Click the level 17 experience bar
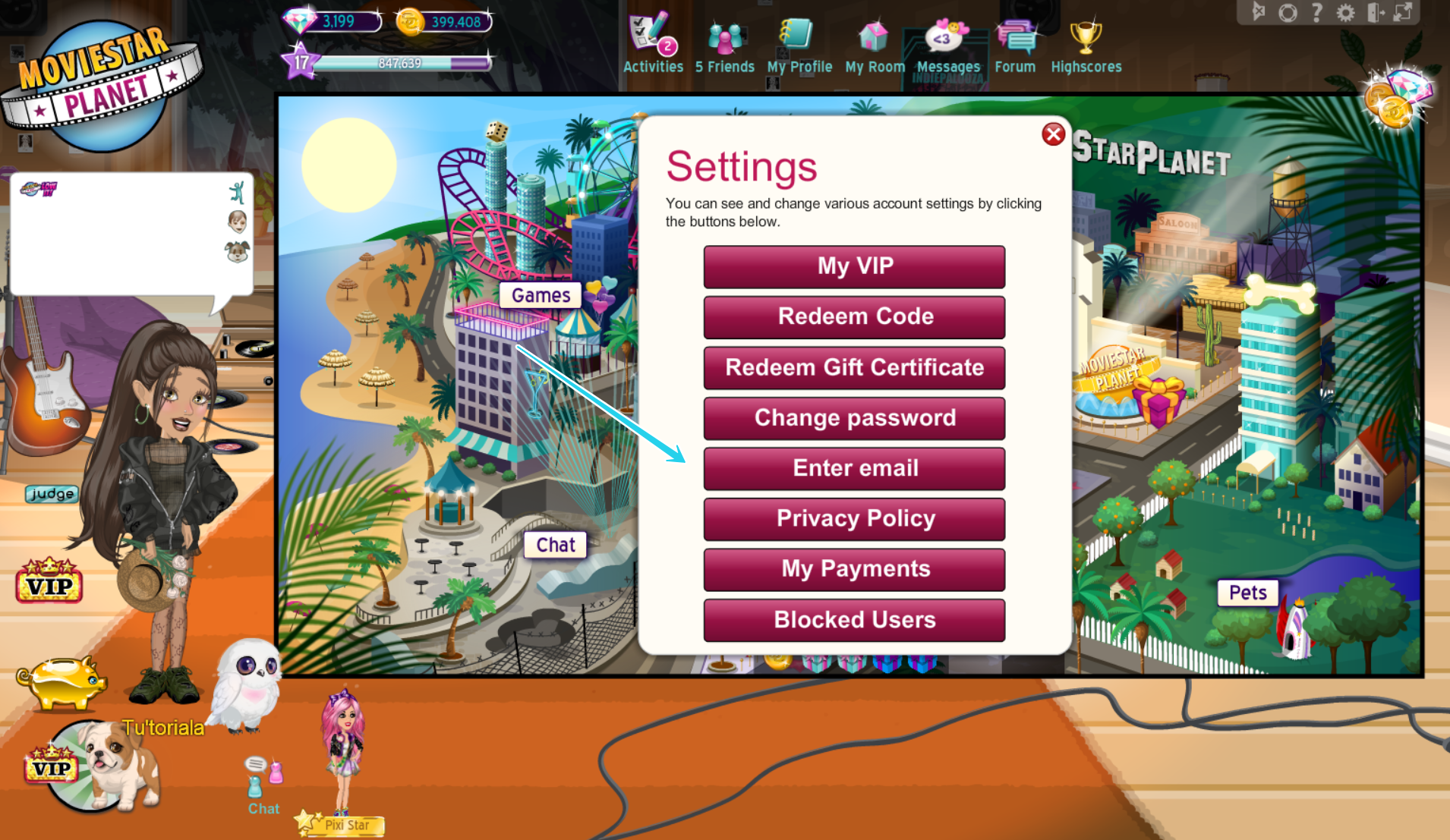Screen dimensions: 1450x840 coord(394,64)
